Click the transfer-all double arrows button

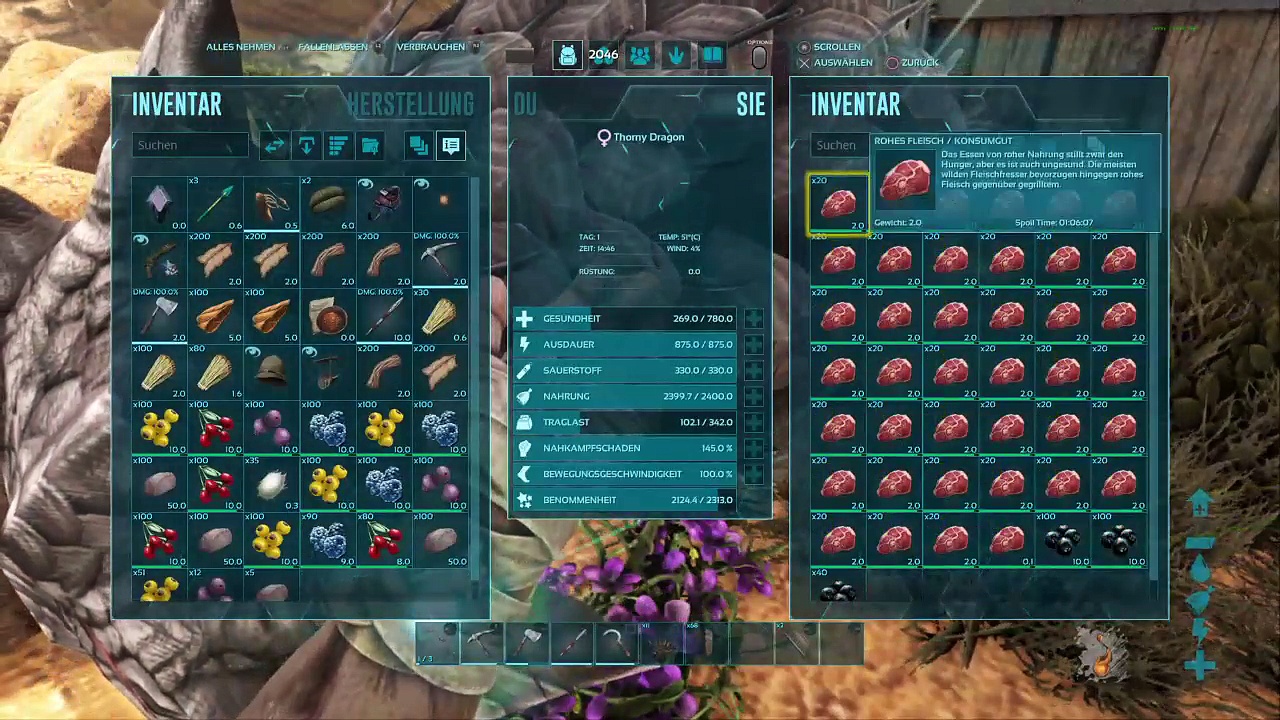[x=274, y=146]
